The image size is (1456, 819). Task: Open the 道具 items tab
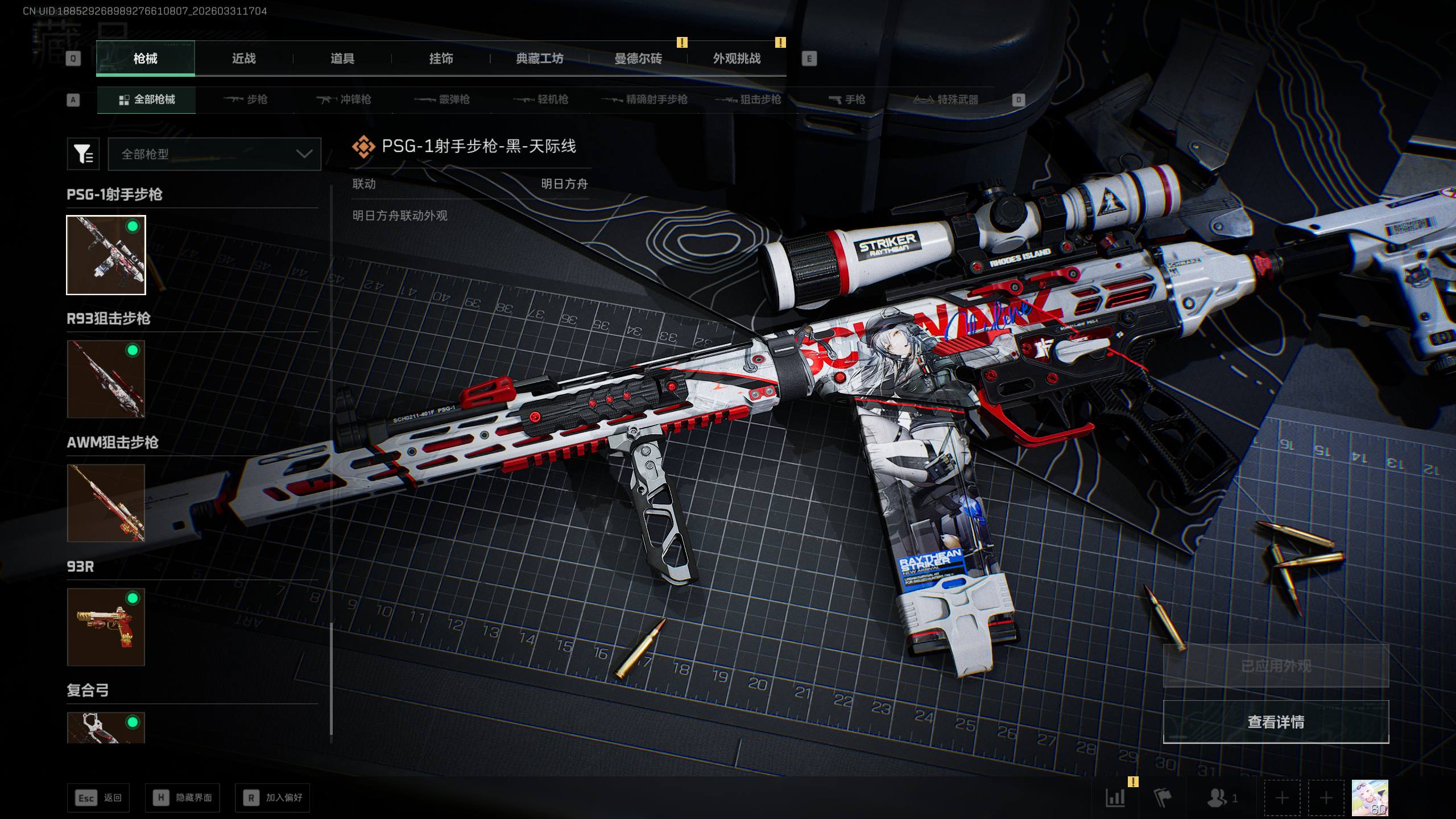(x=342, y=59)
